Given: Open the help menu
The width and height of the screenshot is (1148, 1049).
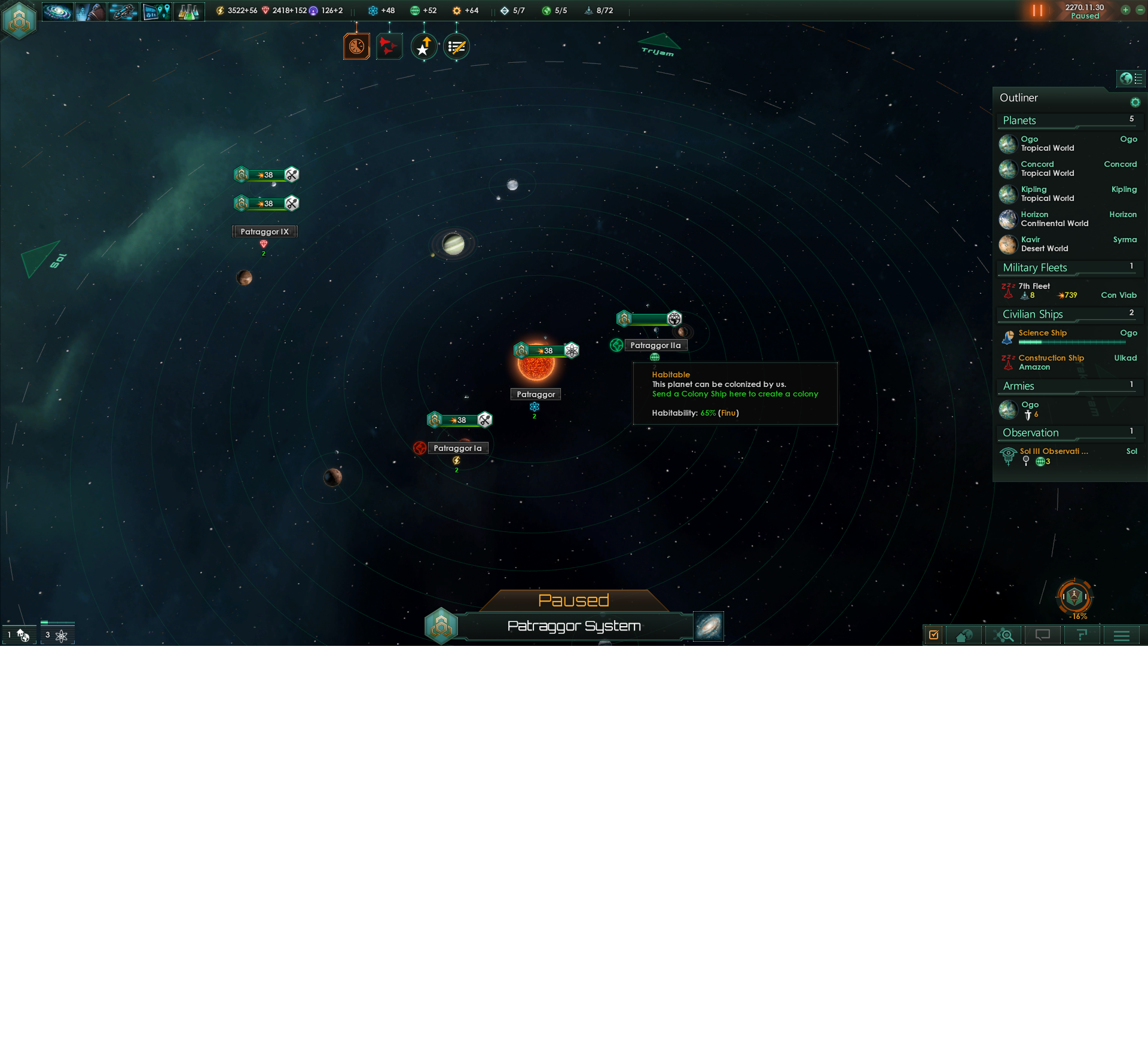Looking at the screenshot, I should [1081, 635].
